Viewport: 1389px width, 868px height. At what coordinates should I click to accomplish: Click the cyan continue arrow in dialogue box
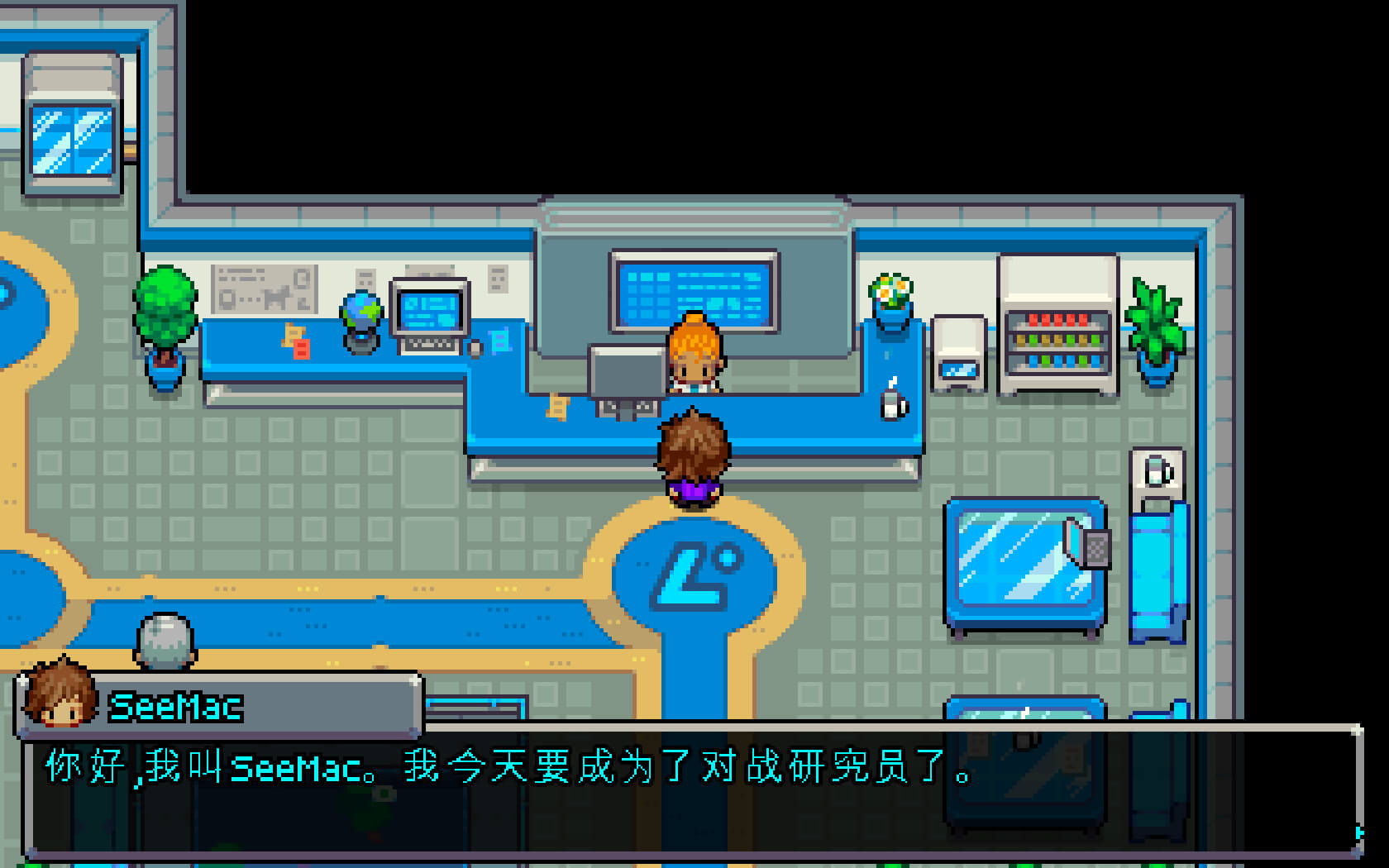click(1358, 832)
